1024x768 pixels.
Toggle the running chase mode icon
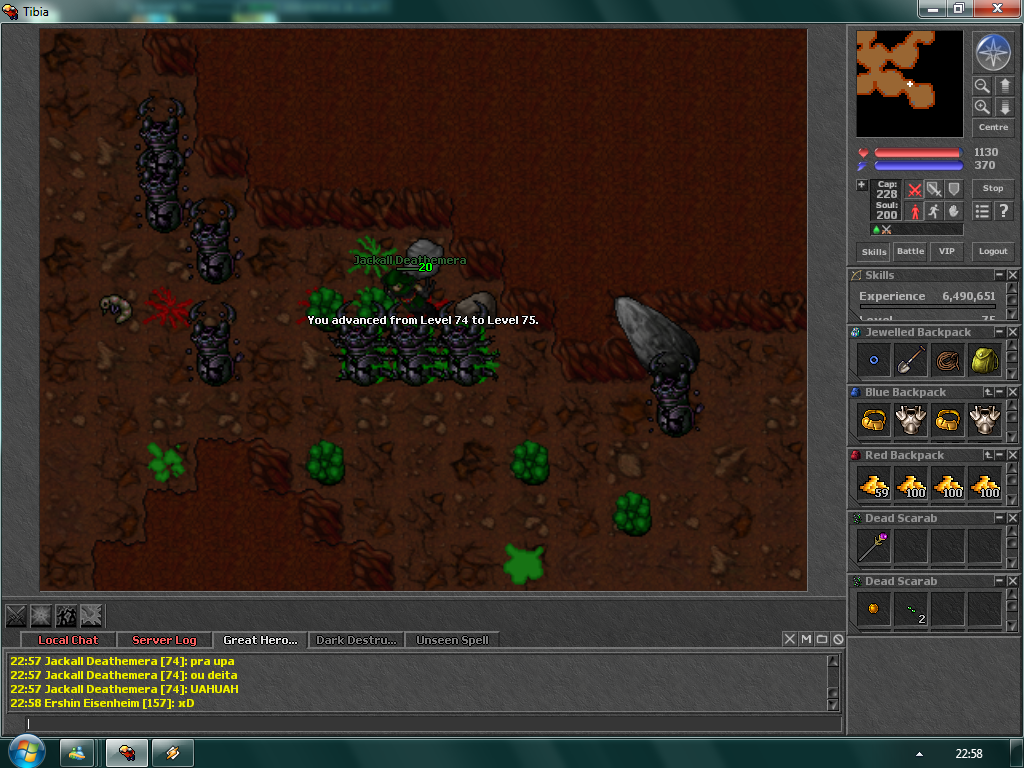[x=933, y=211]
